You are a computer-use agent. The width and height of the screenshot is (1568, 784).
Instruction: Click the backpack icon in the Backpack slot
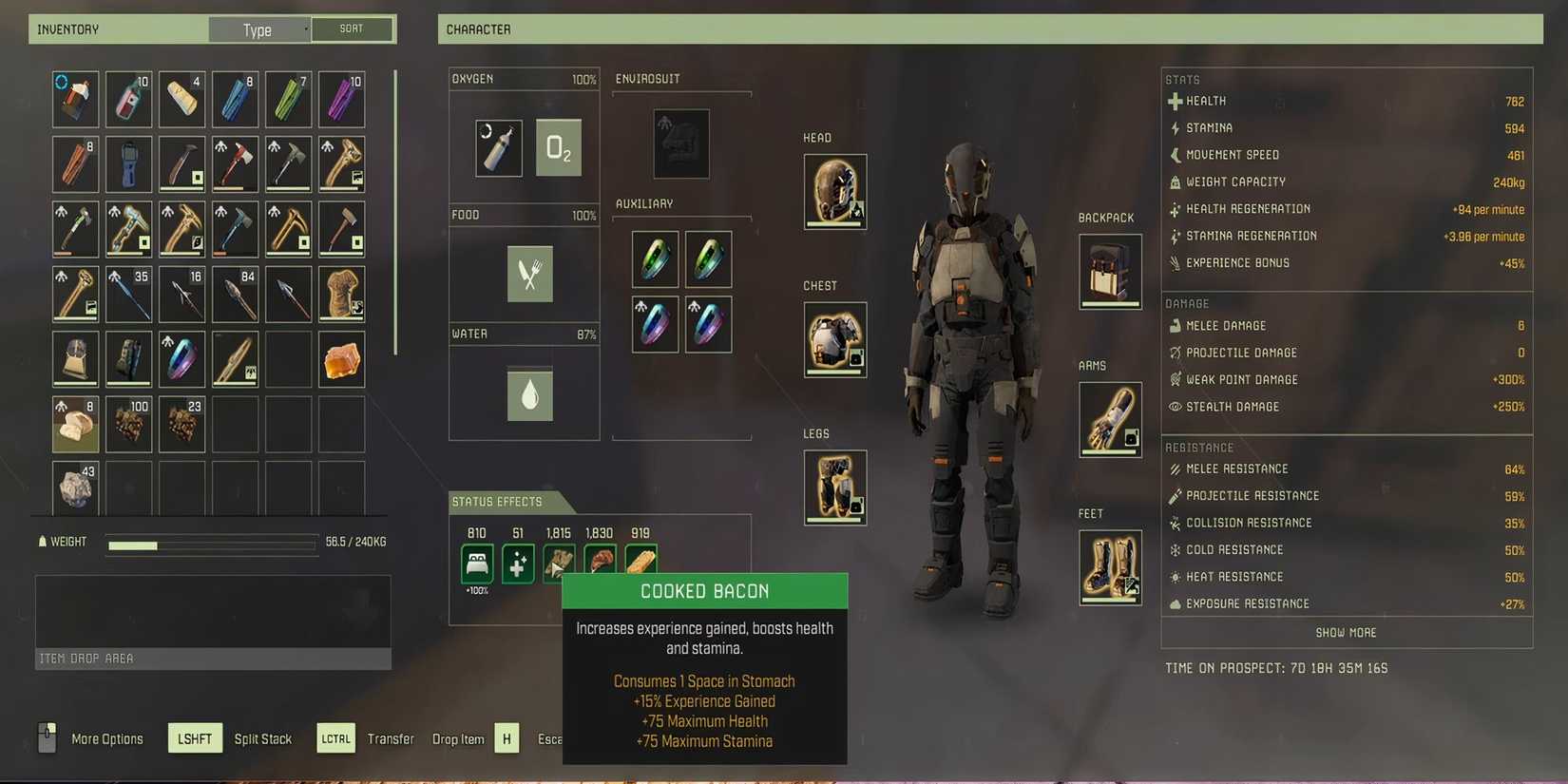pyautogui.click(x=1110, y=271)
